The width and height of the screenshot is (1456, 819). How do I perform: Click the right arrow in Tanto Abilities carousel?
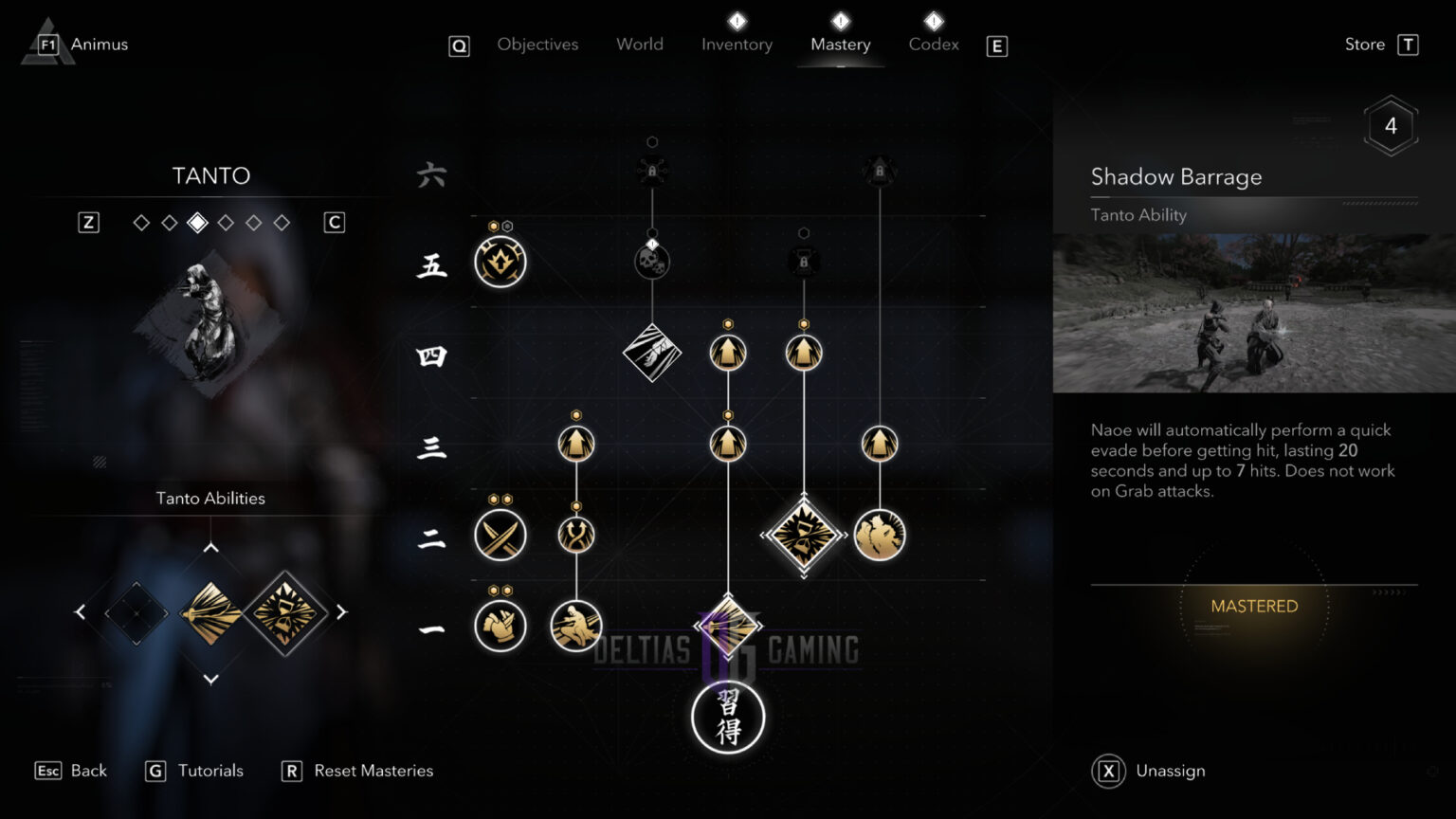(341, 611)
